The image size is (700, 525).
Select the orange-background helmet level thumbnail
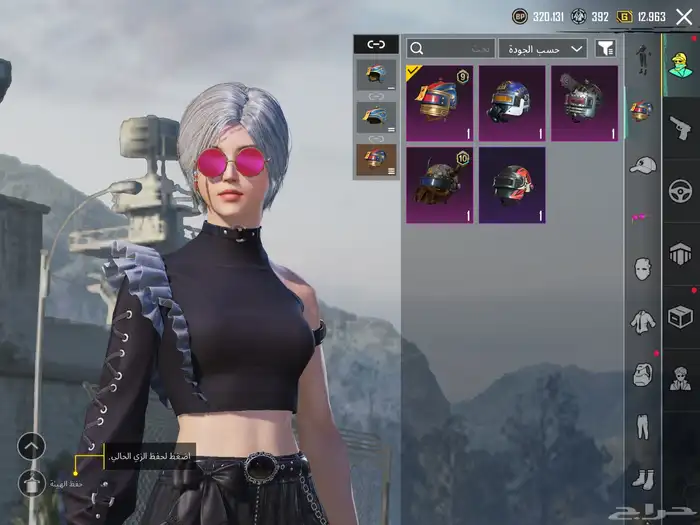(376, 158)
